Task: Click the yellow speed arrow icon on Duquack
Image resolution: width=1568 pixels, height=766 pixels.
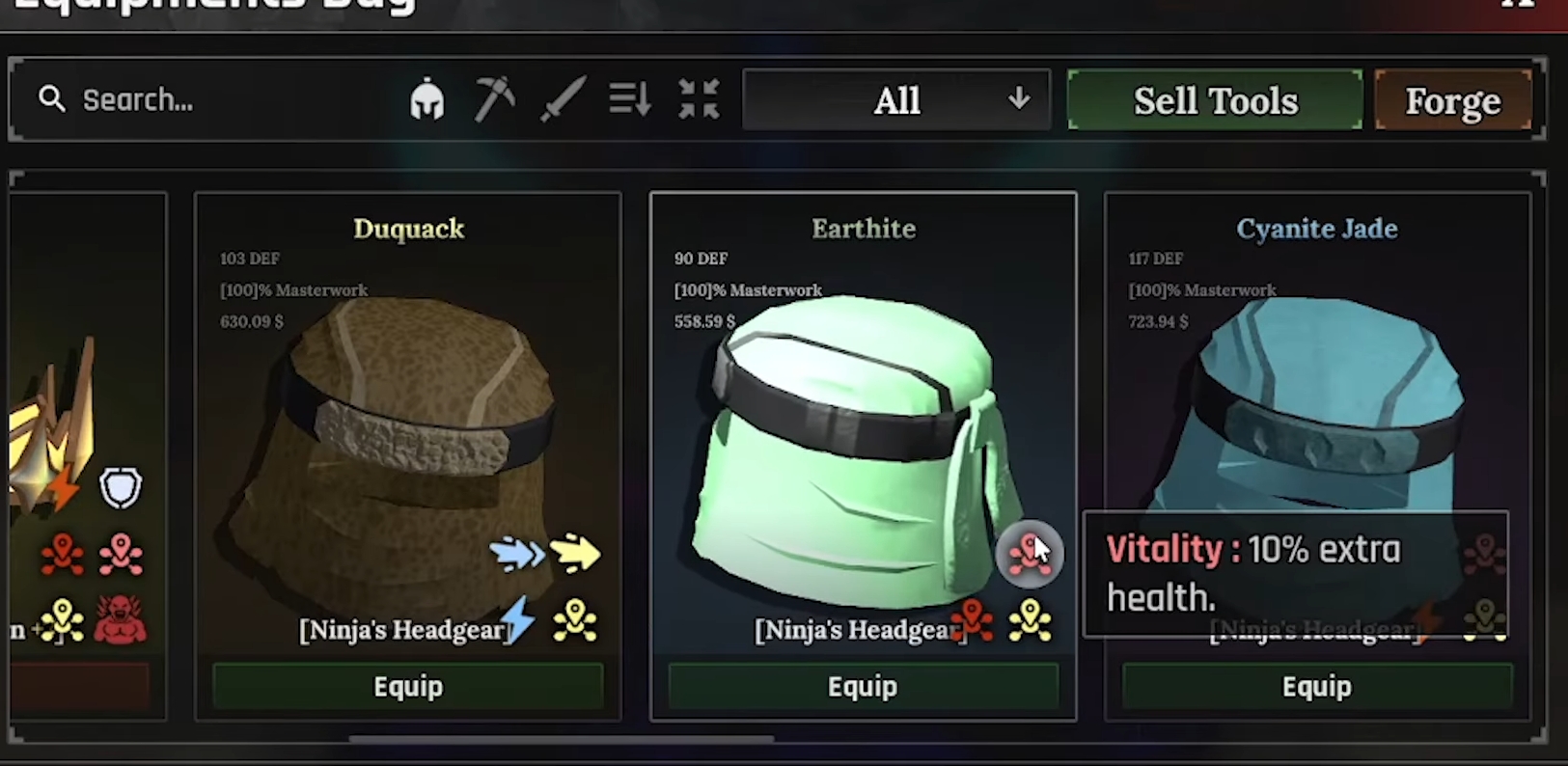Action: tap(576, 555)
